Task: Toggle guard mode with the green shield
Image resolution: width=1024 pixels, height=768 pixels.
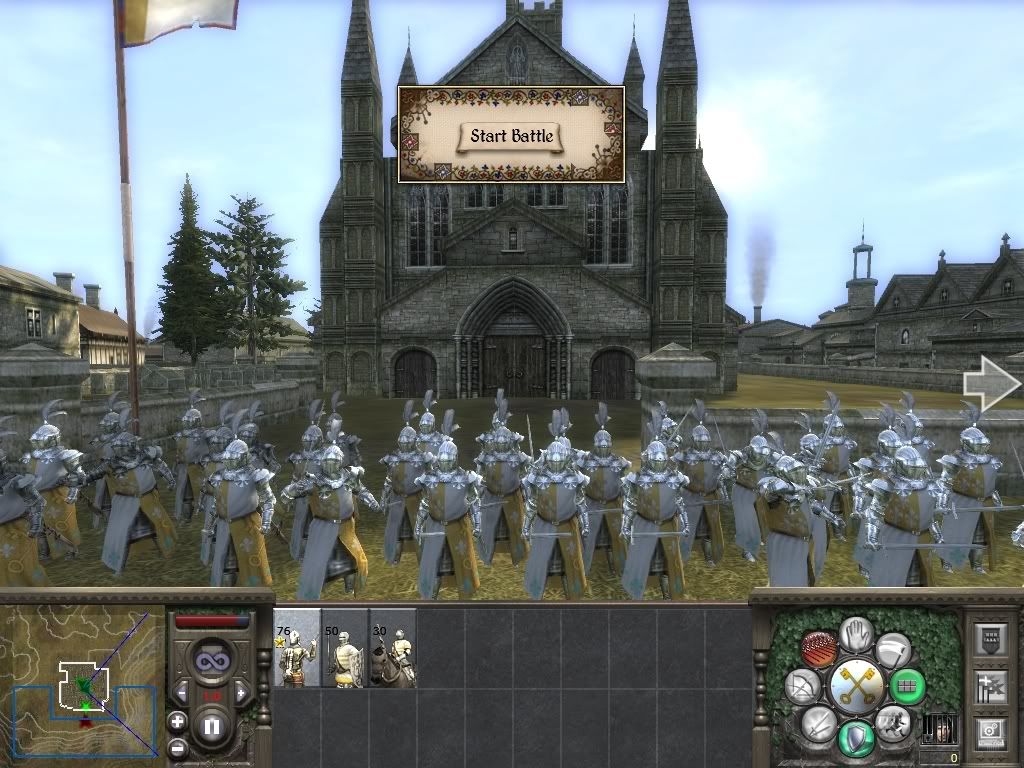Action: point(857,738)
